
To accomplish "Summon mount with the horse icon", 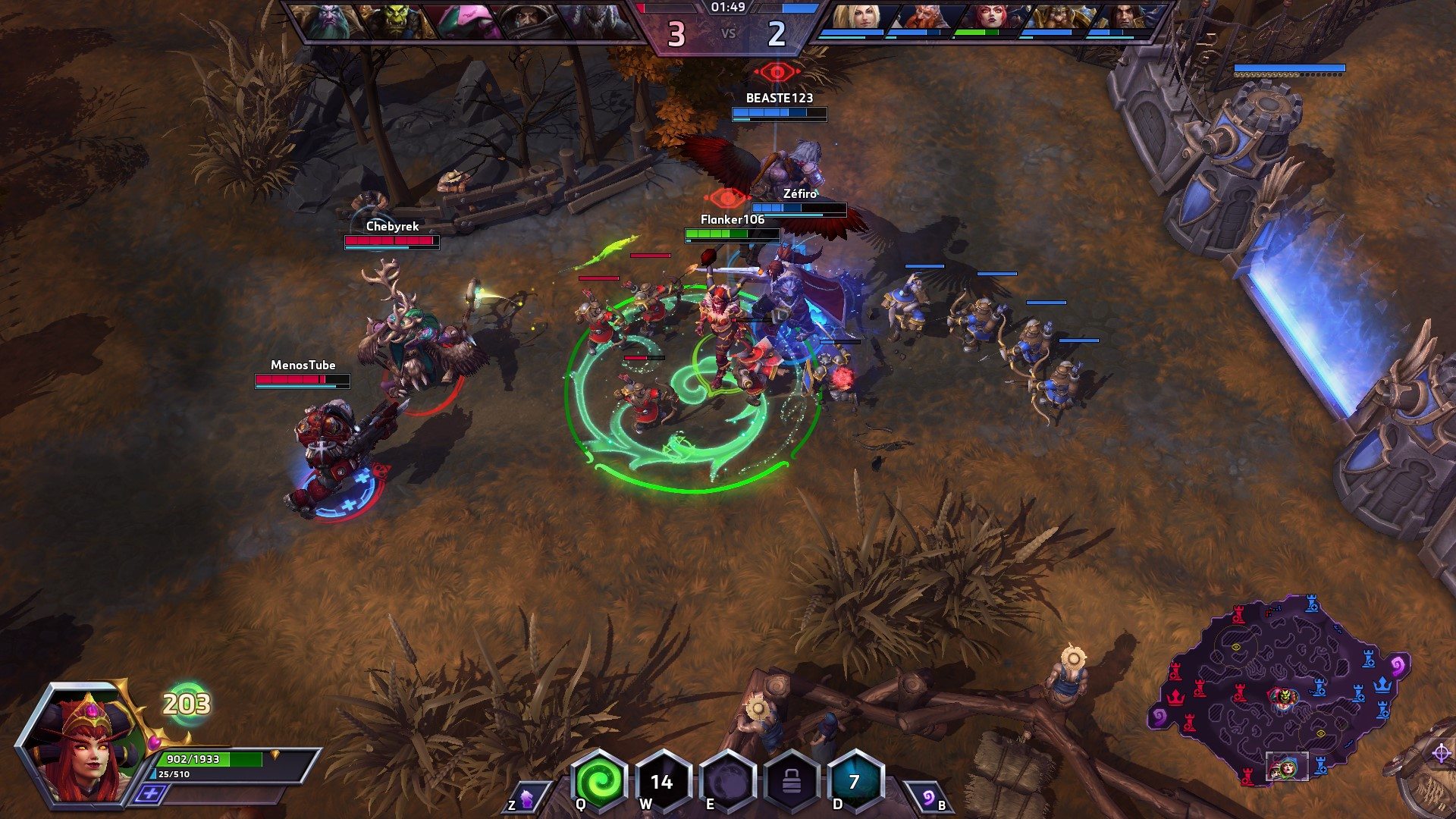I will [526, 799].
